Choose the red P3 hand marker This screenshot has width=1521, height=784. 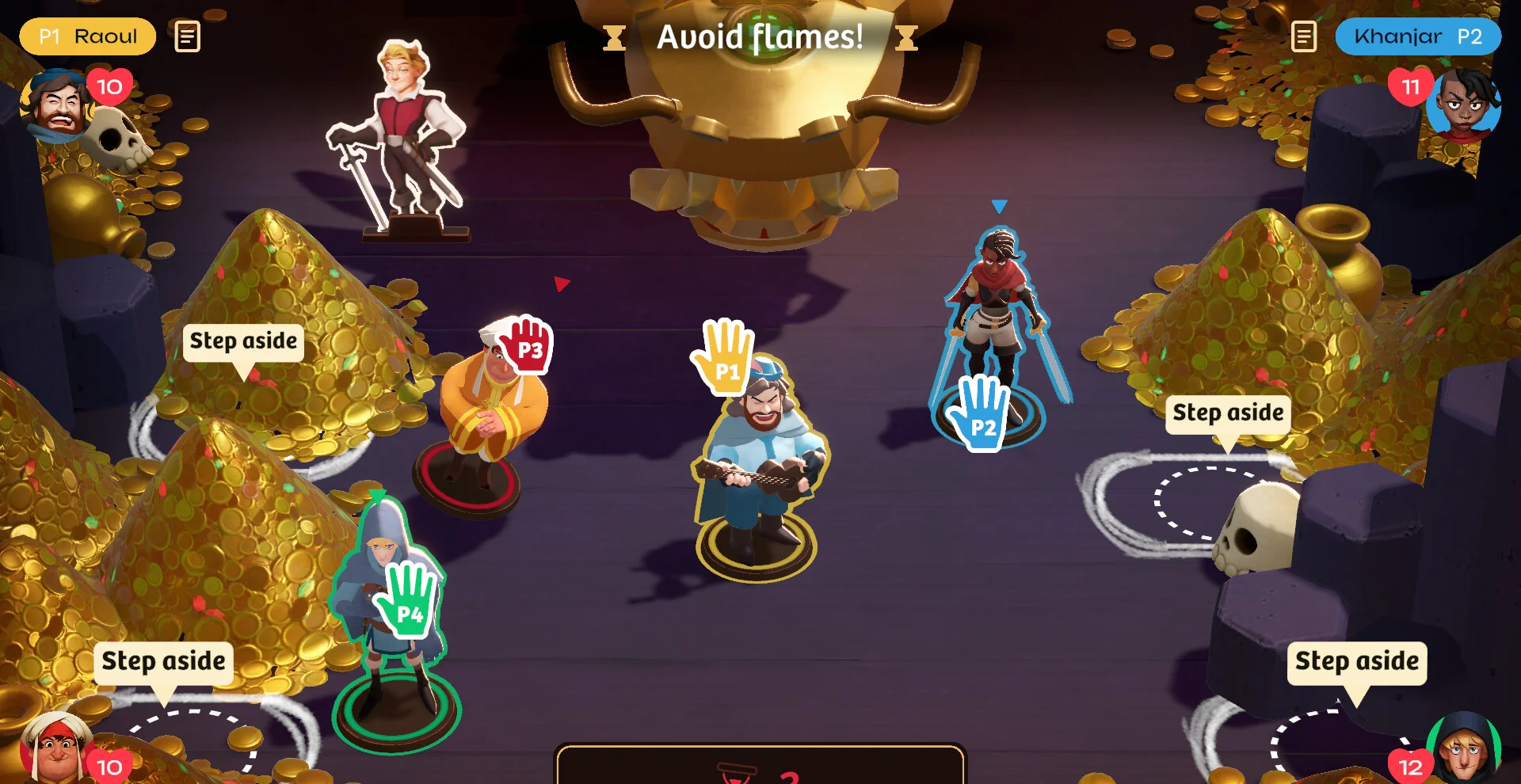pos(527,344)
